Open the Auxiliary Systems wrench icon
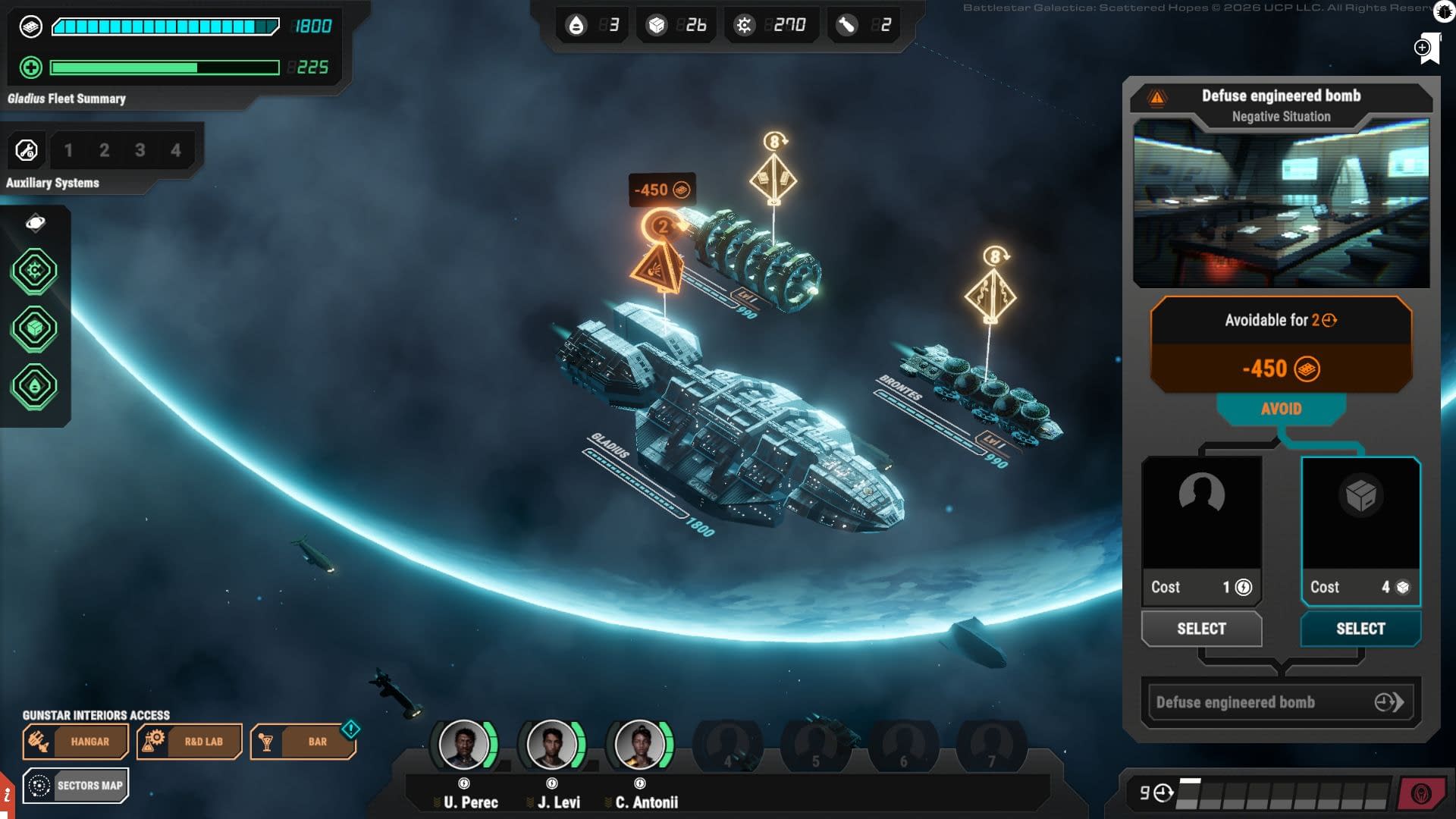Viewport: 1456px width, 819px height. (27, 150)
